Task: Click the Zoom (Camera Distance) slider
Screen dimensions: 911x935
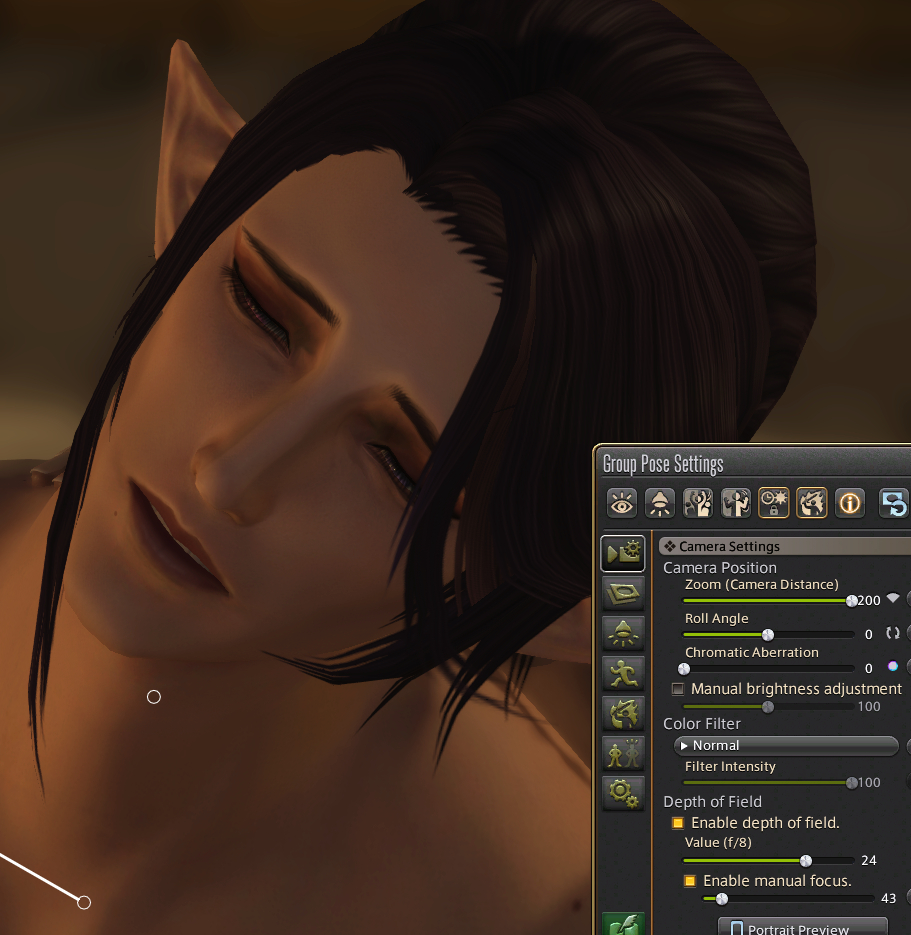Action: [767, 601]
